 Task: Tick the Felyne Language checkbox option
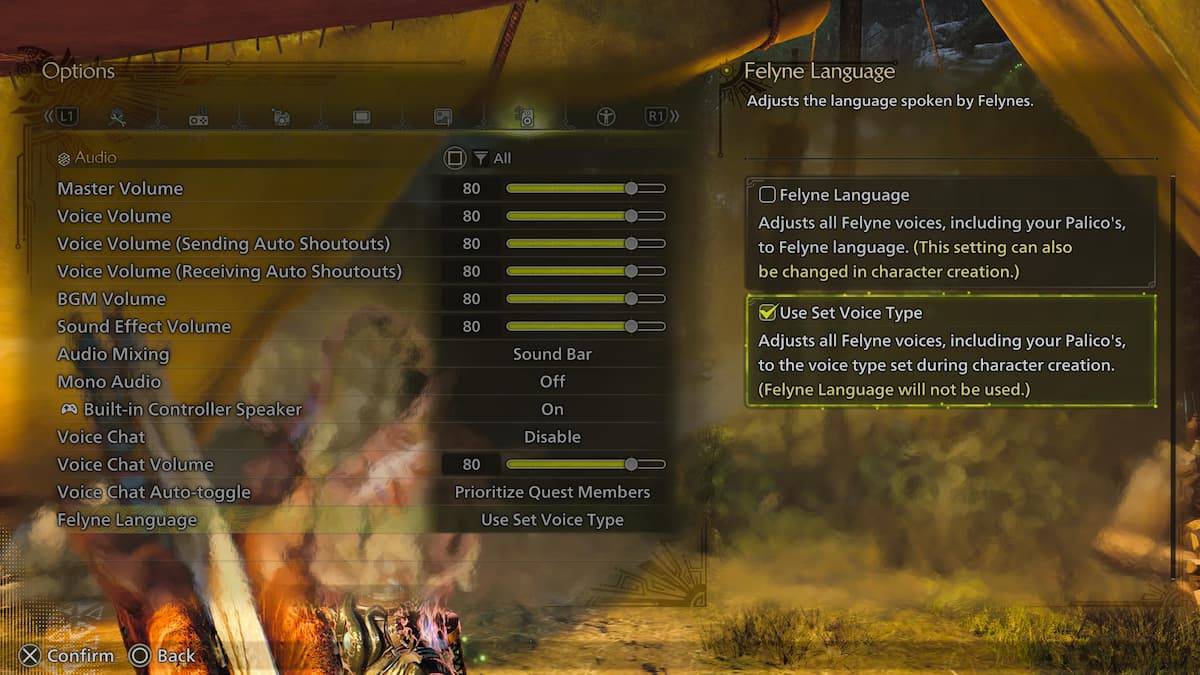tap(768, 195)
